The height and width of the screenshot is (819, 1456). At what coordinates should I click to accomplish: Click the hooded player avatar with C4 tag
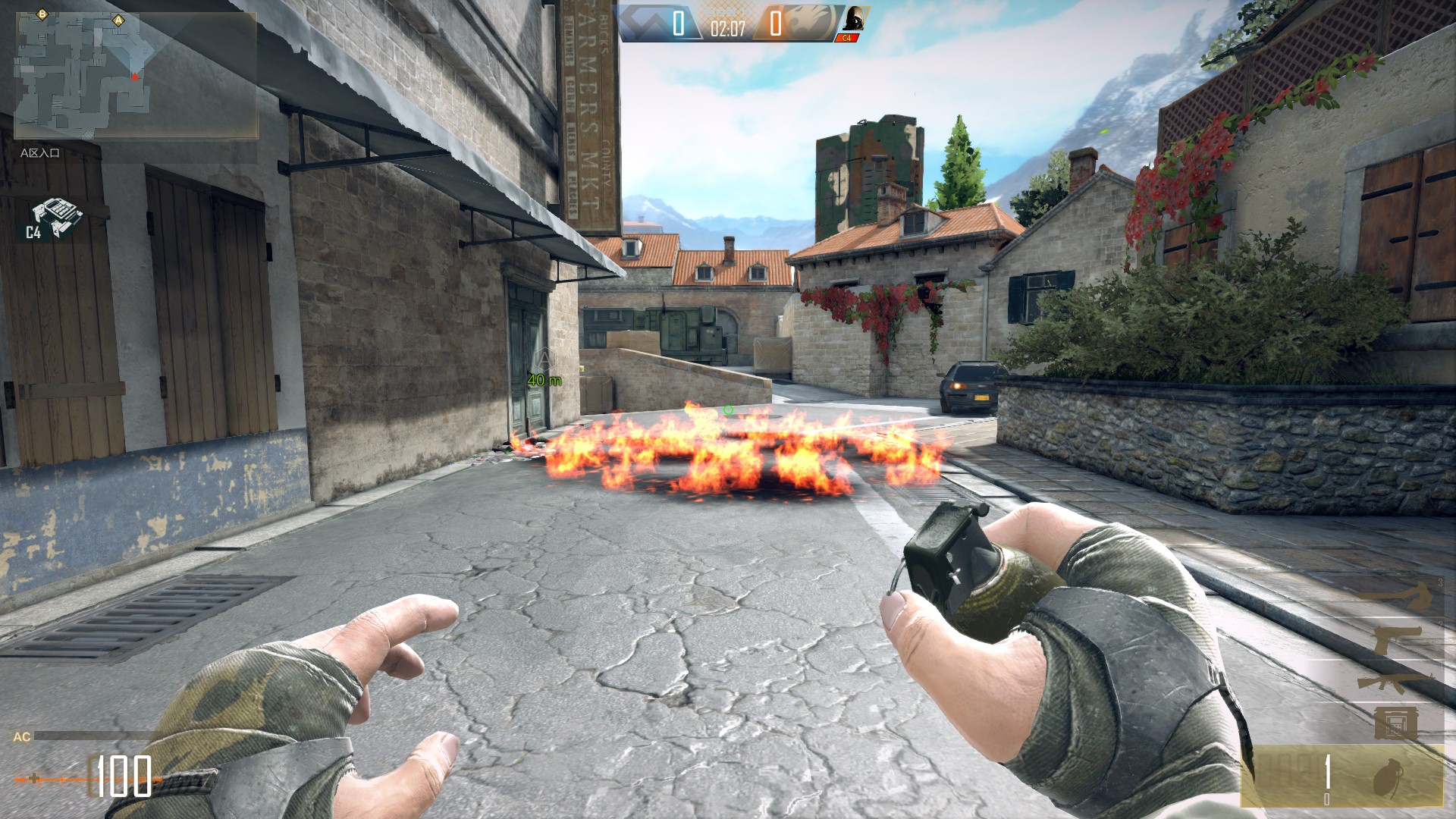(853, 21)
